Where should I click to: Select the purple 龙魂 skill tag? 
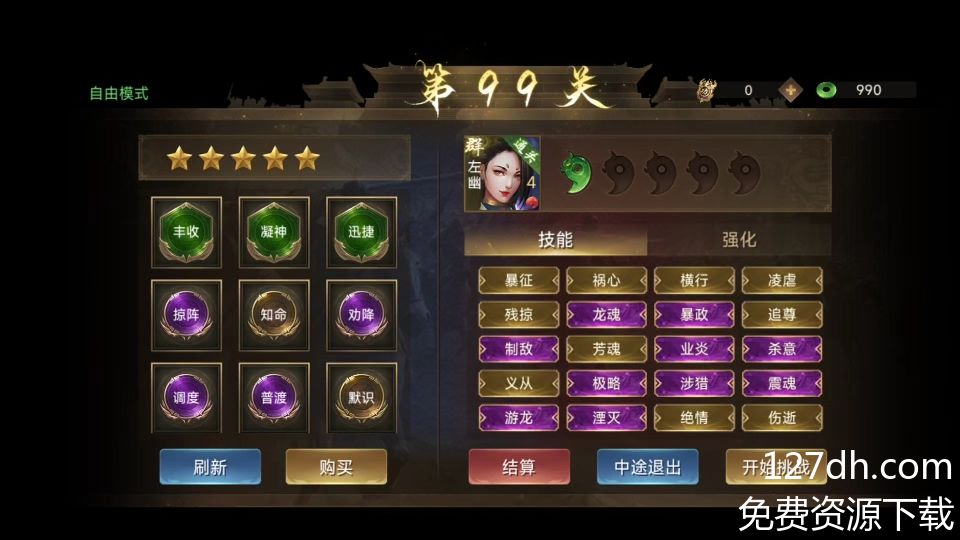pyautogui.click(x=607, y=315)
